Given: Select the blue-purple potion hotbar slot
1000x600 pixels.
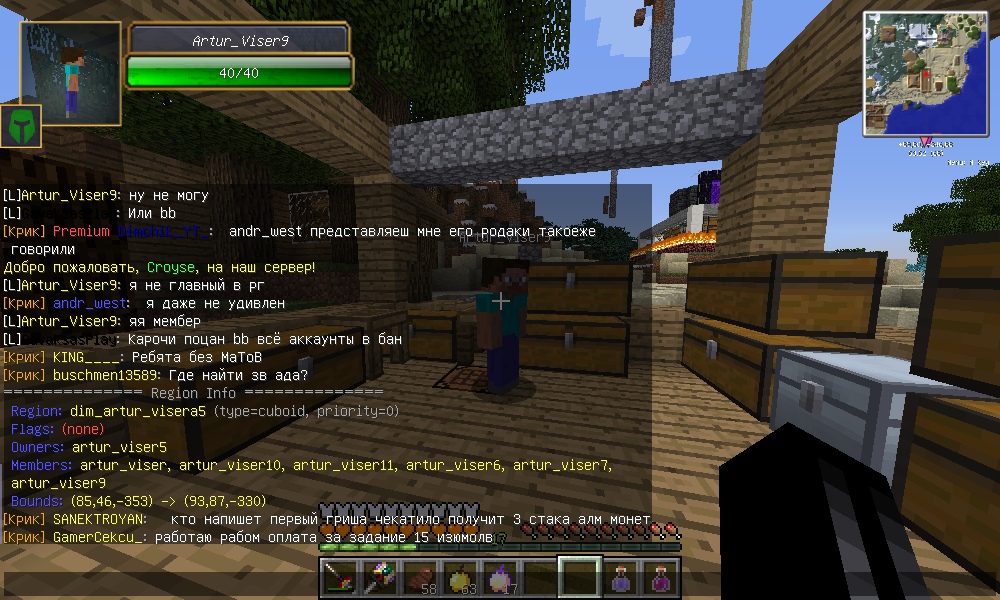Looking at the screenshot, I should click(x=620, y=578).
